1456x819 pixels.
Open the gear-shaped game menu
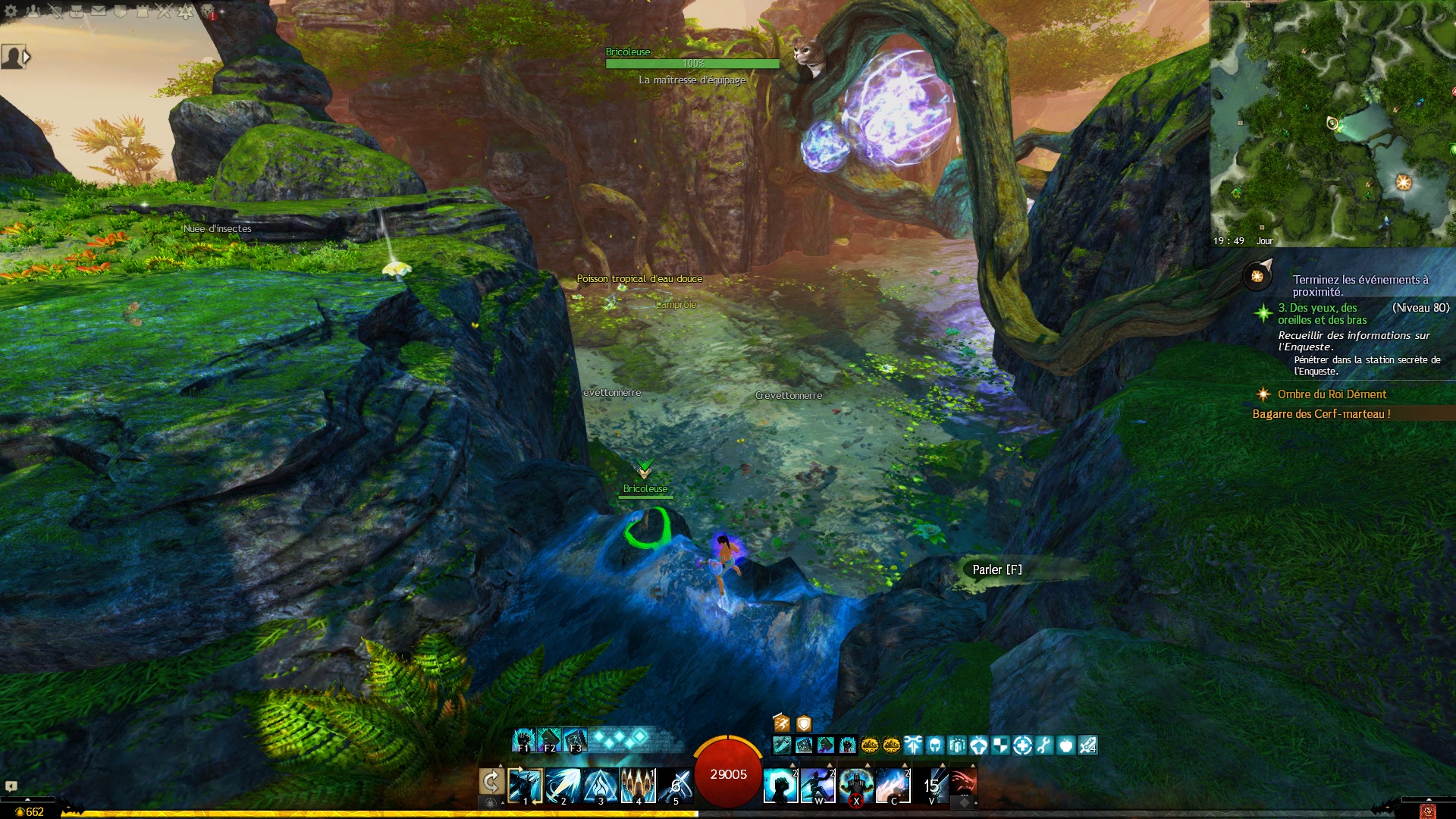(x=11, y=11)
